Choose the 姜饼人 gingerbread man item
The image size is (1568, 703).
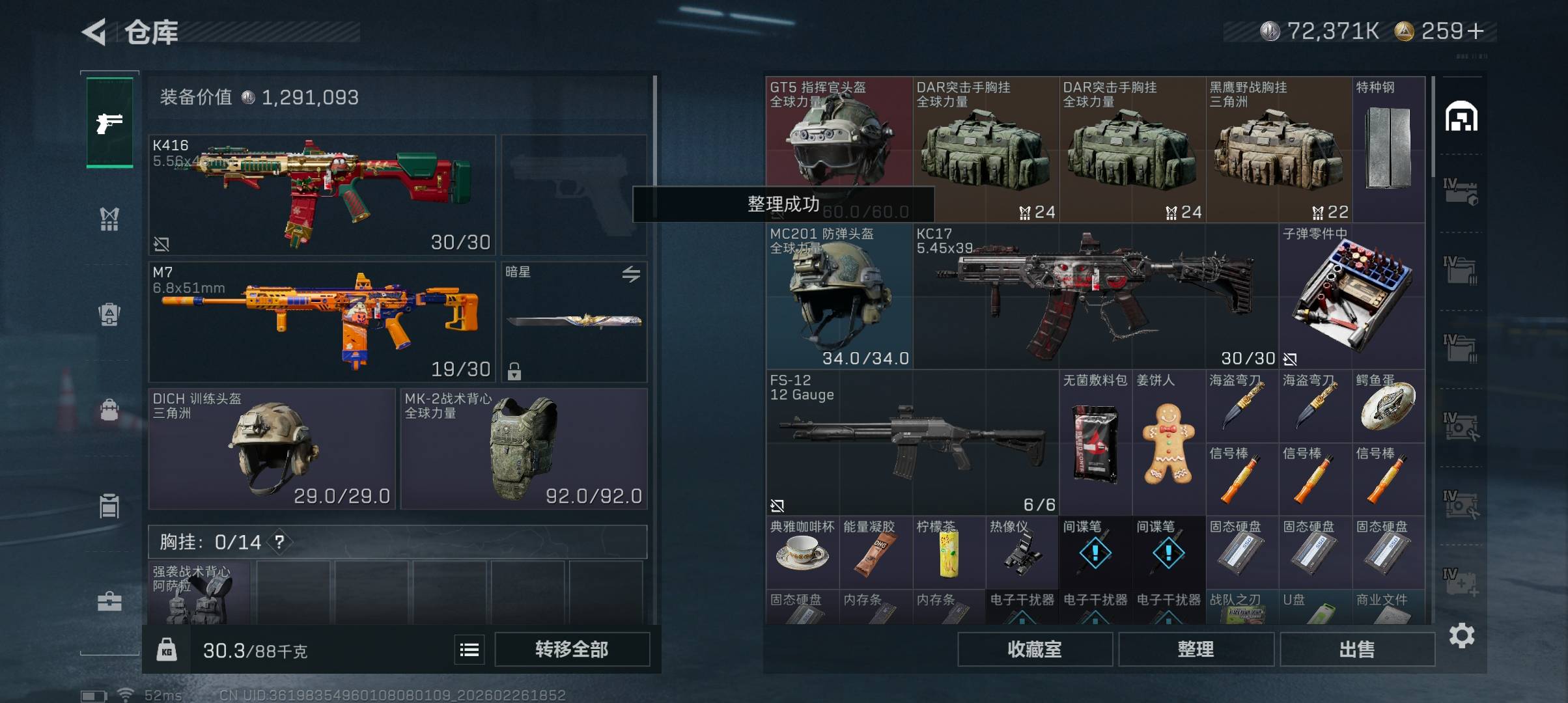(x=1168, y=443)
